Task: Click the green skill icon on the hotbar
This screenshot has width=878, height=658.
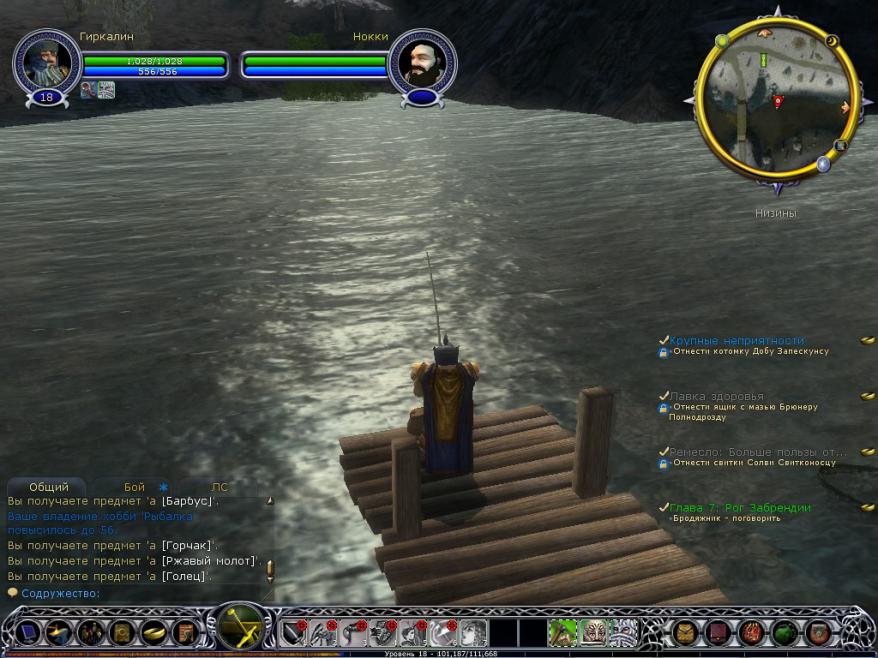Action: pyautogui.click(x=563, y=632)
